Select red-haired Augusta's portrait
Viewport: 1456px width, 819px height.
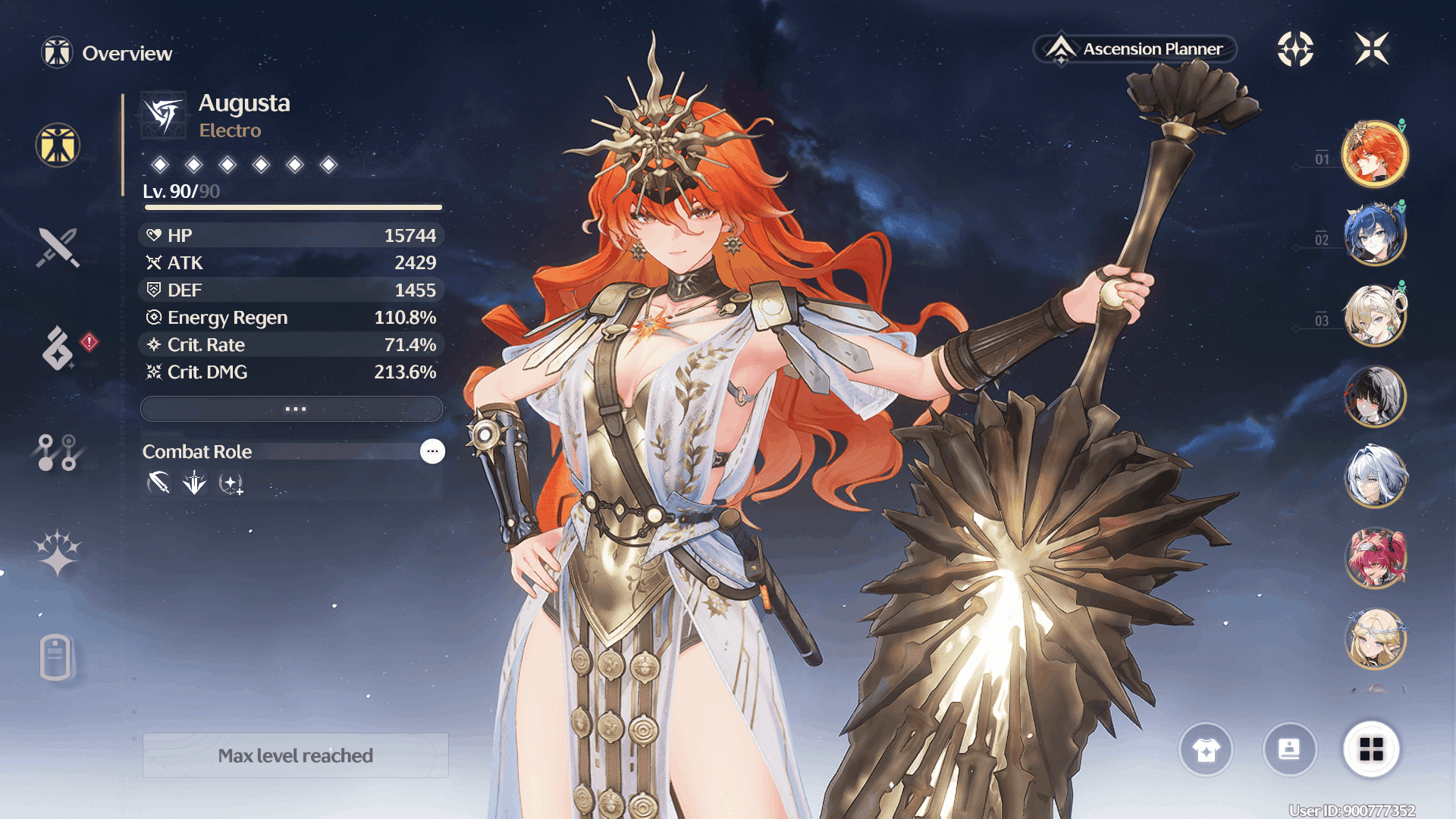[x=1374, y=154]
